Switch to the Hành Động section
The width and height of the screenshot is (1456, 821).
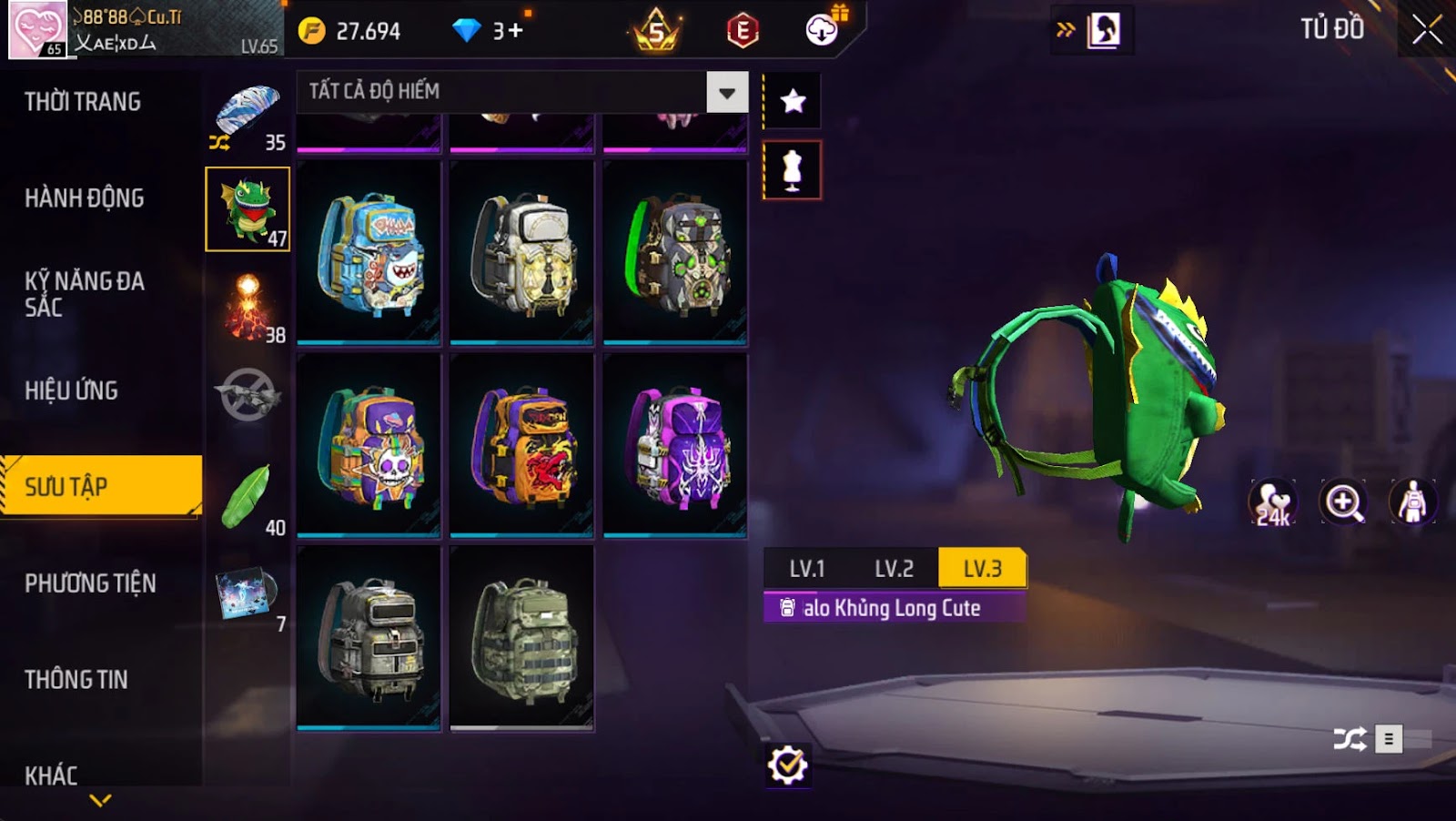click(x=85, y=198)
